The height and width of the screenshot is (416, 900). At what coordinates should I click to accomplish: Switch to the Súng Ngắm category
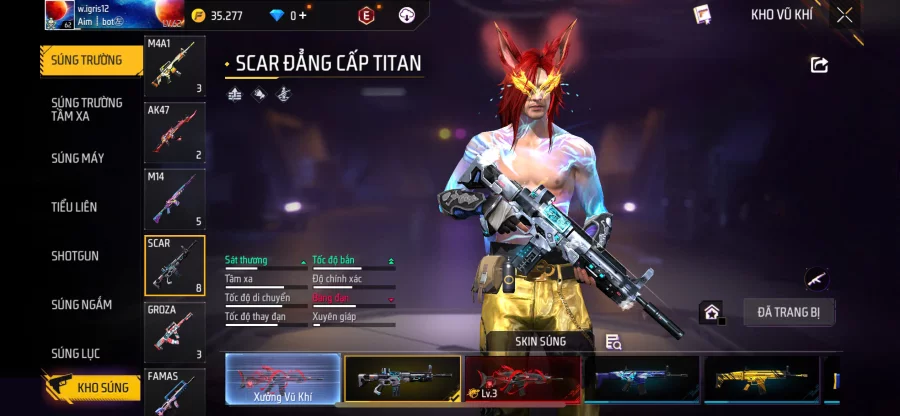82,305
